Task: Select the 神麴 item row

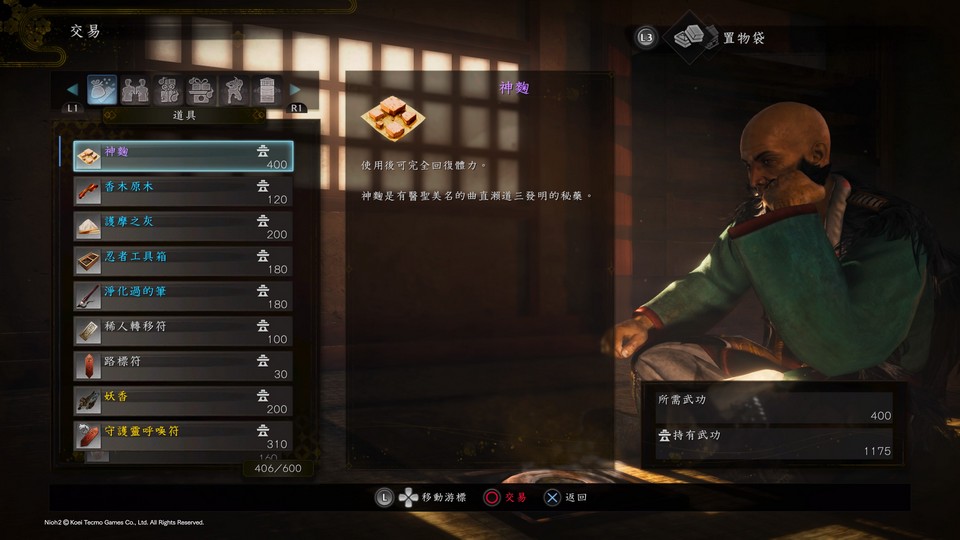Action: [182, 157]
